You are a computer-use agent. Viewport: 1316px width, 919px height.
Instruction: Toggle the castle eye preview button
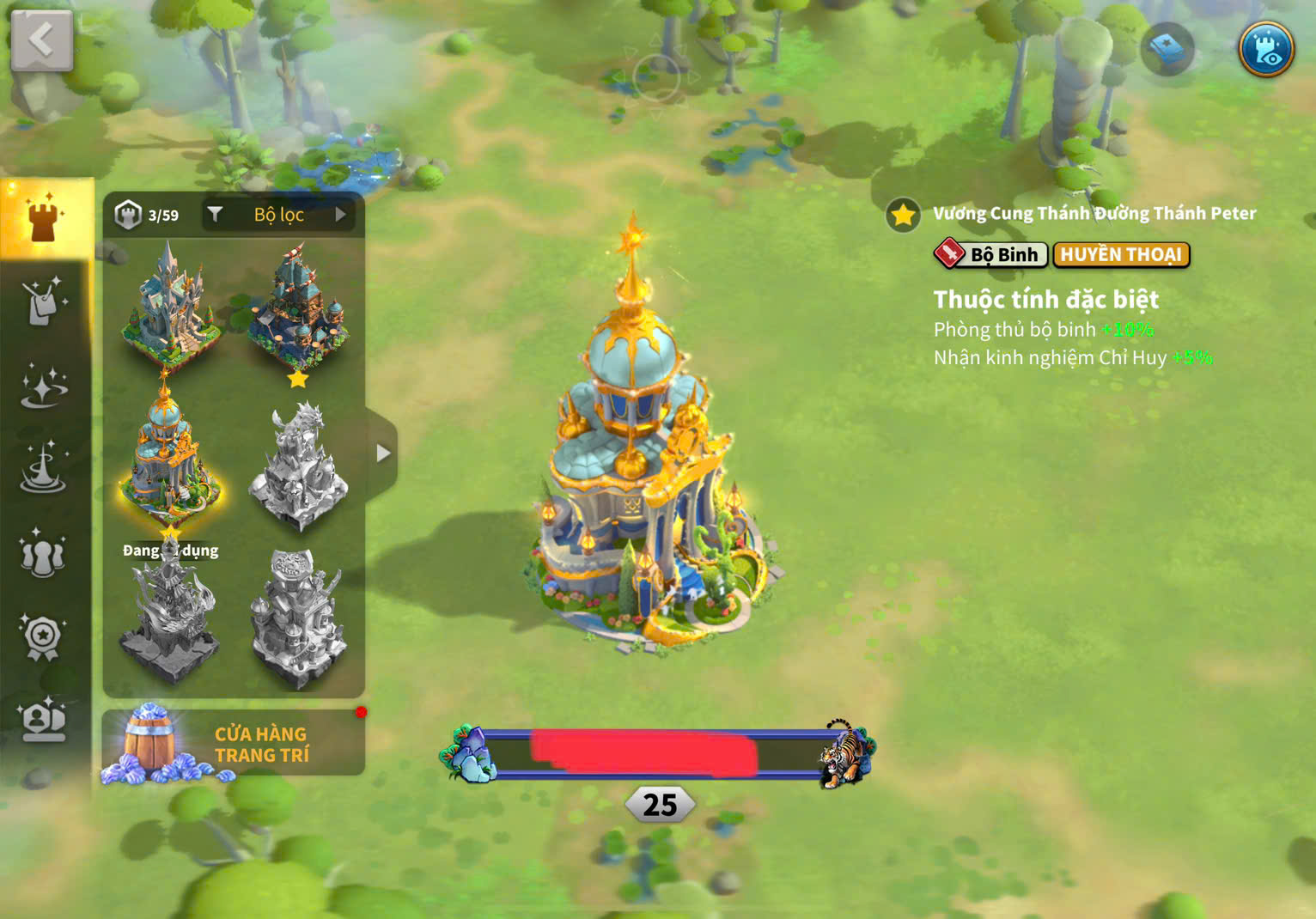click(1265, 48)
